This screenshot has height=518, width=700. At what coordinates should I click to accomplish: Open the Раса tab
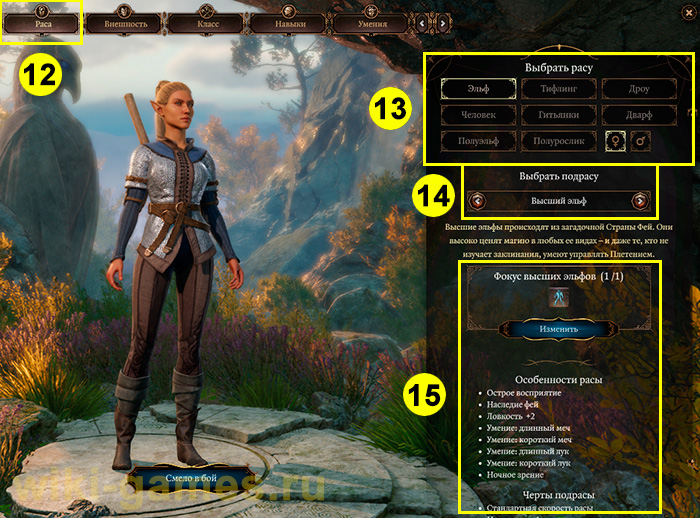click(41, 21)
